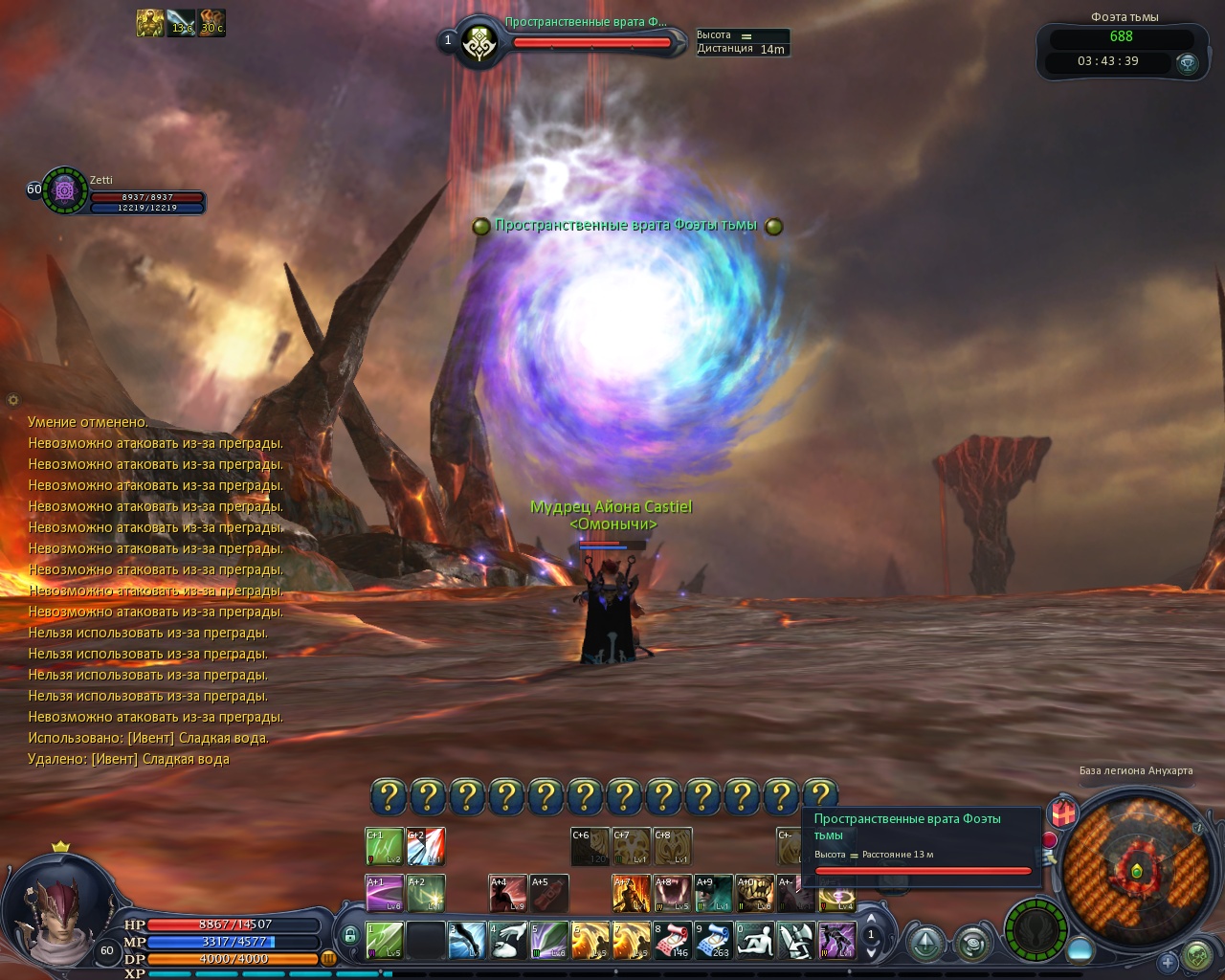
Task: Trigger the flaming warrior skill on A+7
Action: (x=631, y=893)
